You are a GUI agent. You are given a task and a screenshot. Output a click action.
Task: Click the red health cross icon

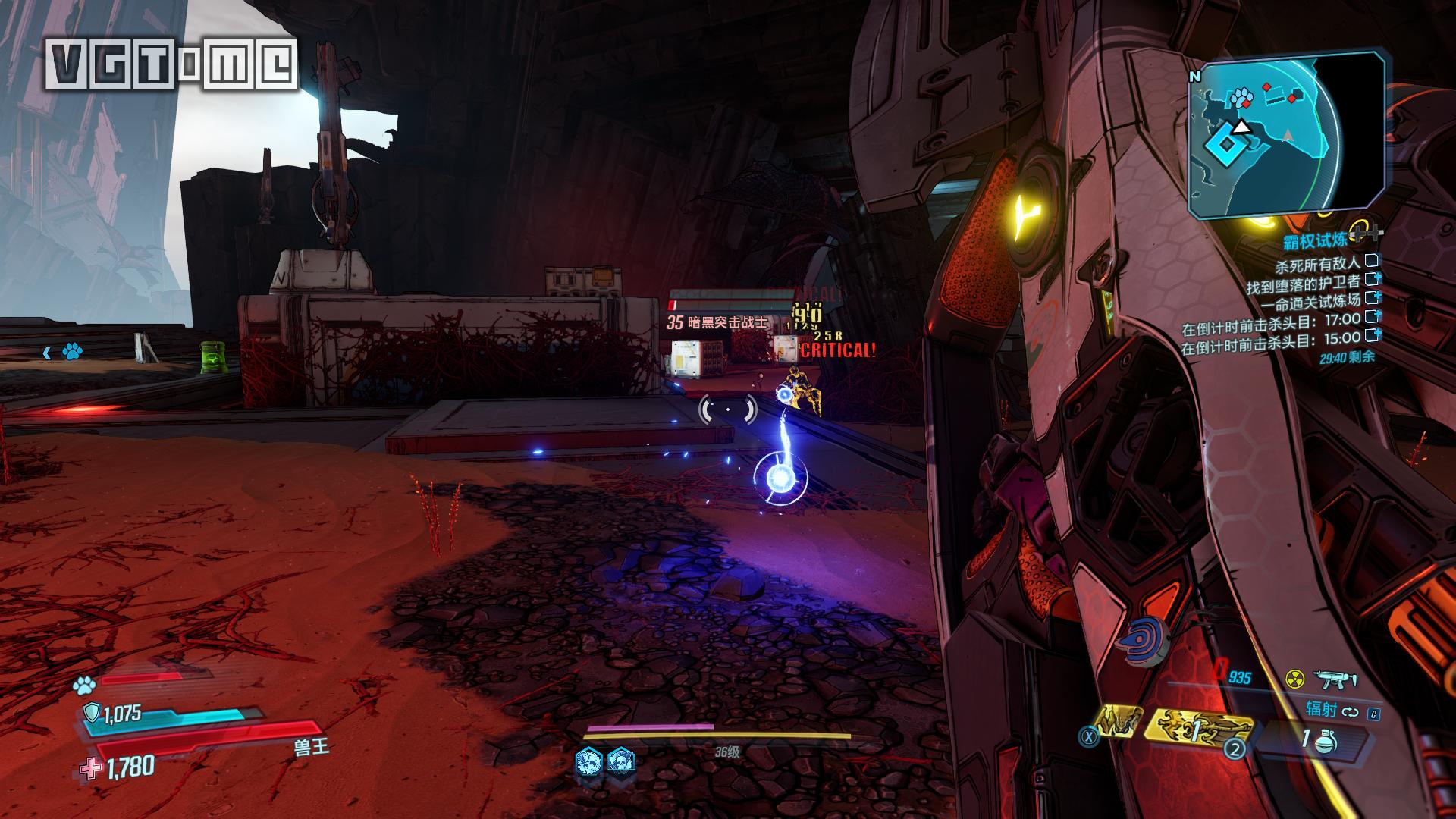click(x=92, y=769)
